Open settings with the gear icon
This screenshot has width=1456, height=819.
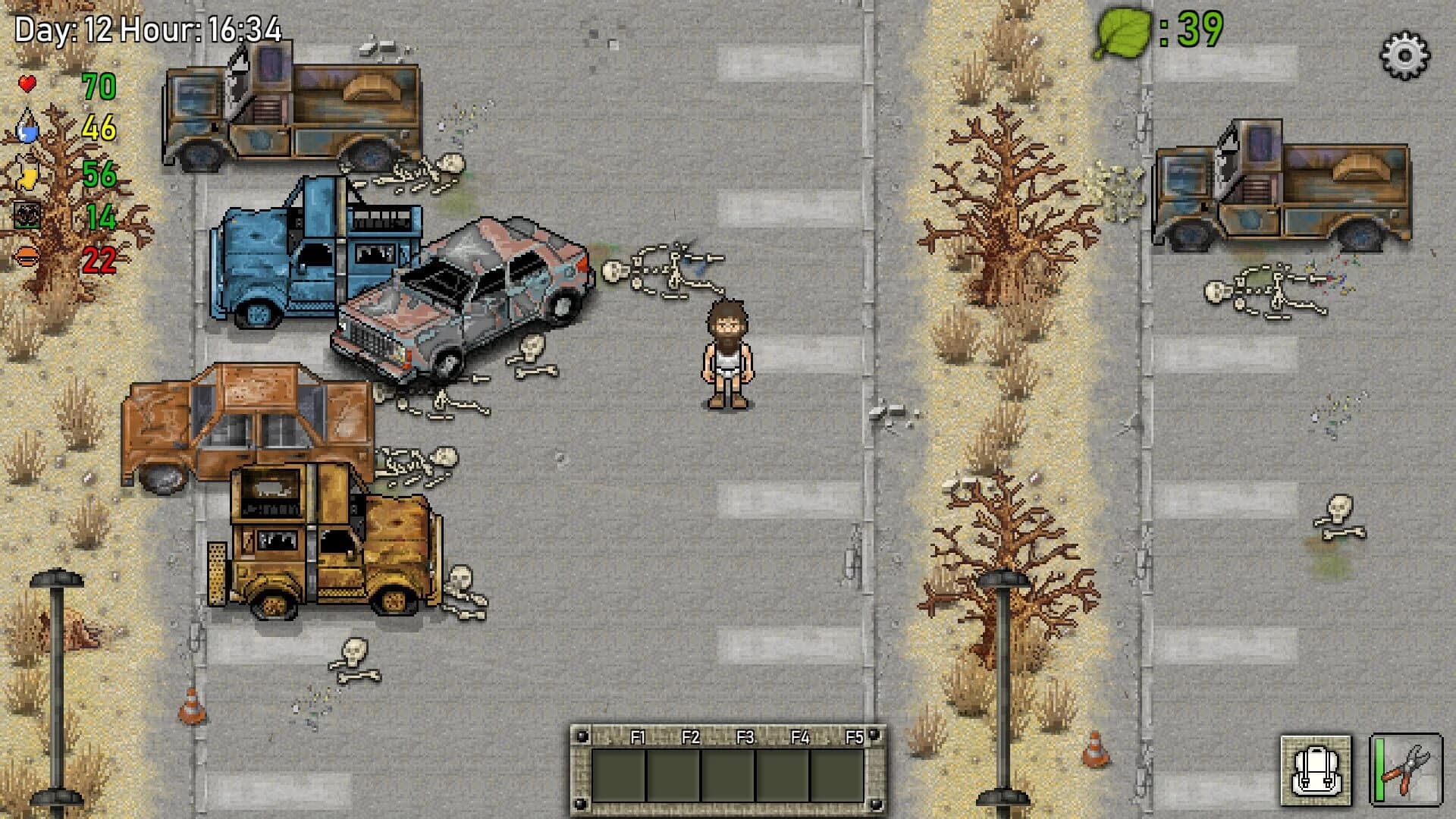tap(1407, 55)
